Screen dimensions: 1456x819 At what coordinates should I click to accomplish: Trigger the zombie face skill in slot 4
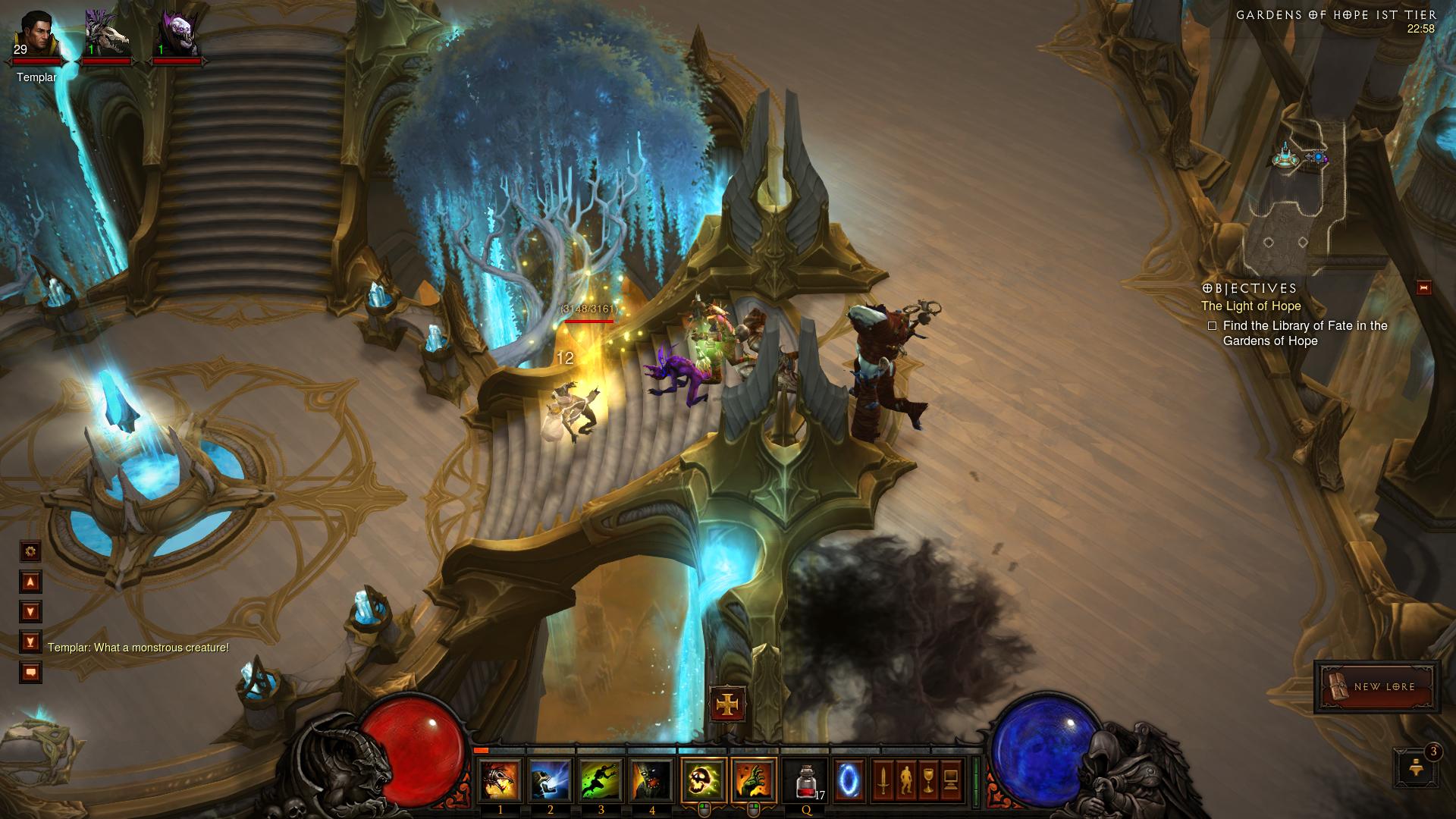click(652, 781)
